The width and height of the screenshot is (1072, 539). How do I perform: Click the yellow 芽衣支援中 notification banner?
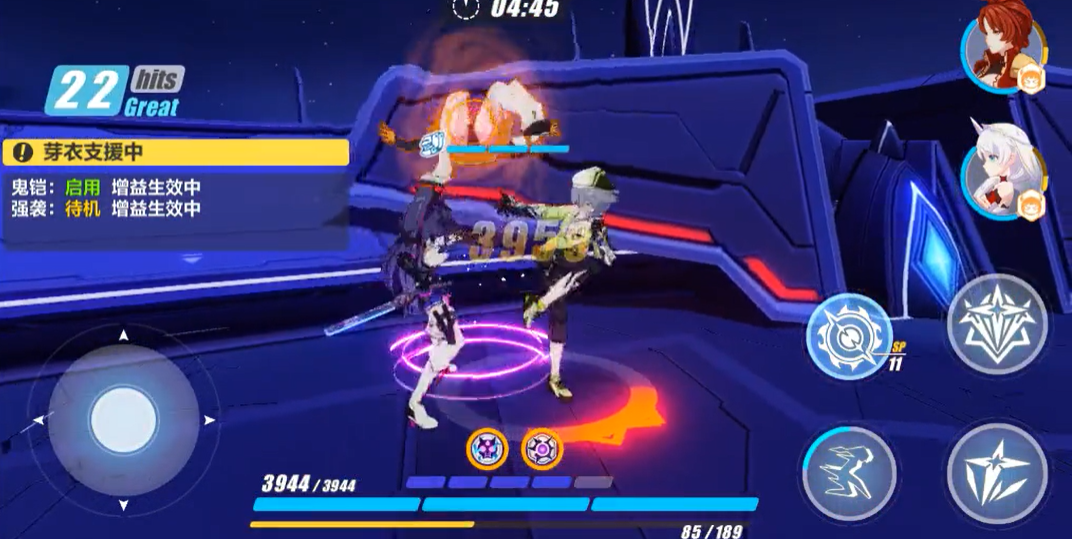coord(176,152)
